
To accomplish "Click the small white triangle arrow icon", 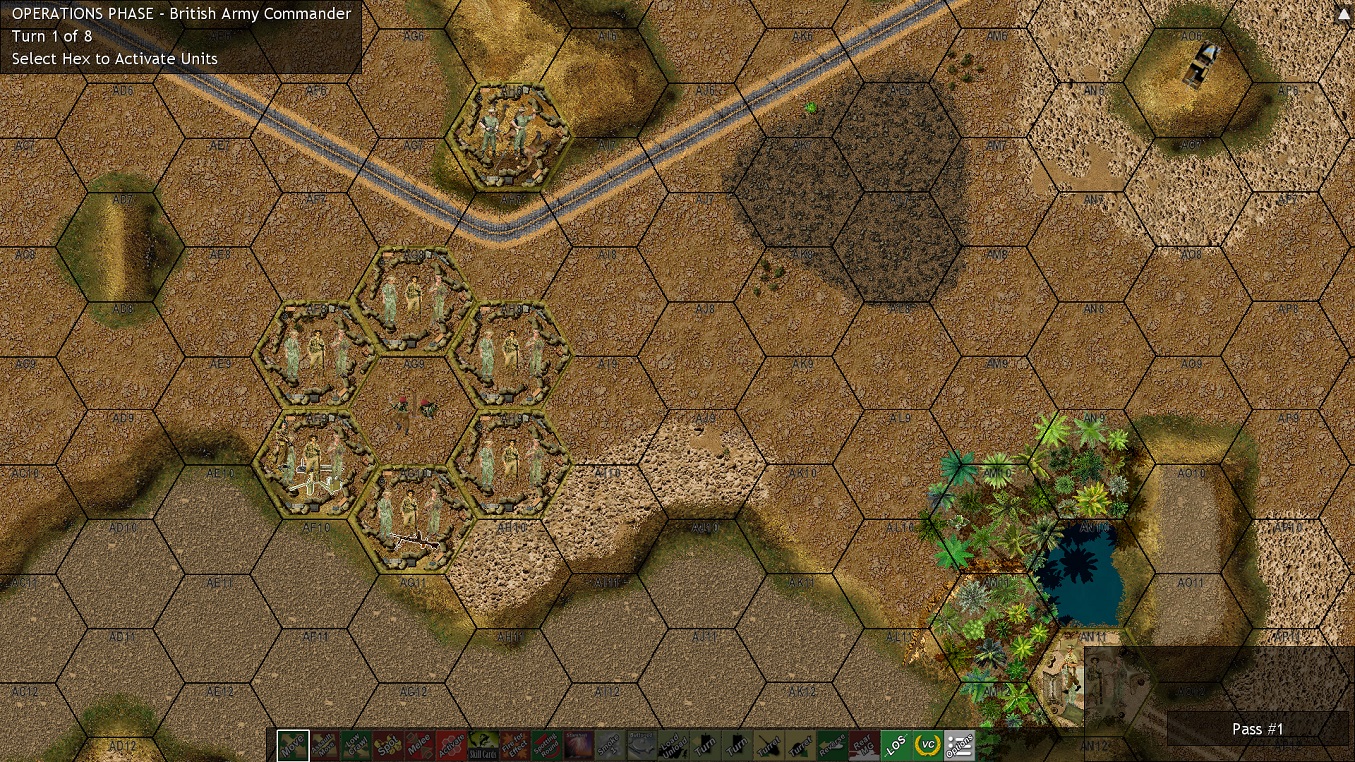I will 1343,13.
